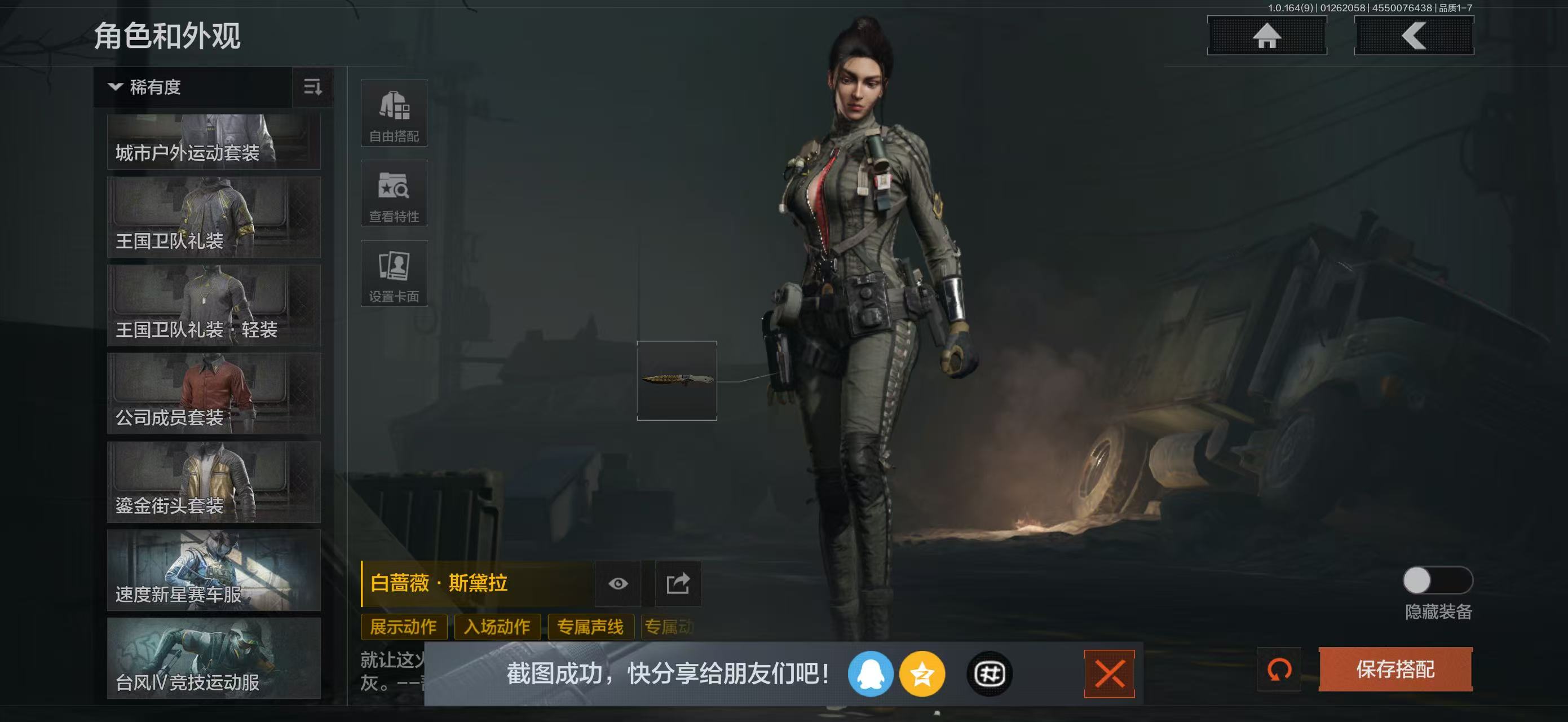The height and width of the screenshot is (722, 1568).
Task: Click the back arrow in top right
Action: [x=1414, y=38]
